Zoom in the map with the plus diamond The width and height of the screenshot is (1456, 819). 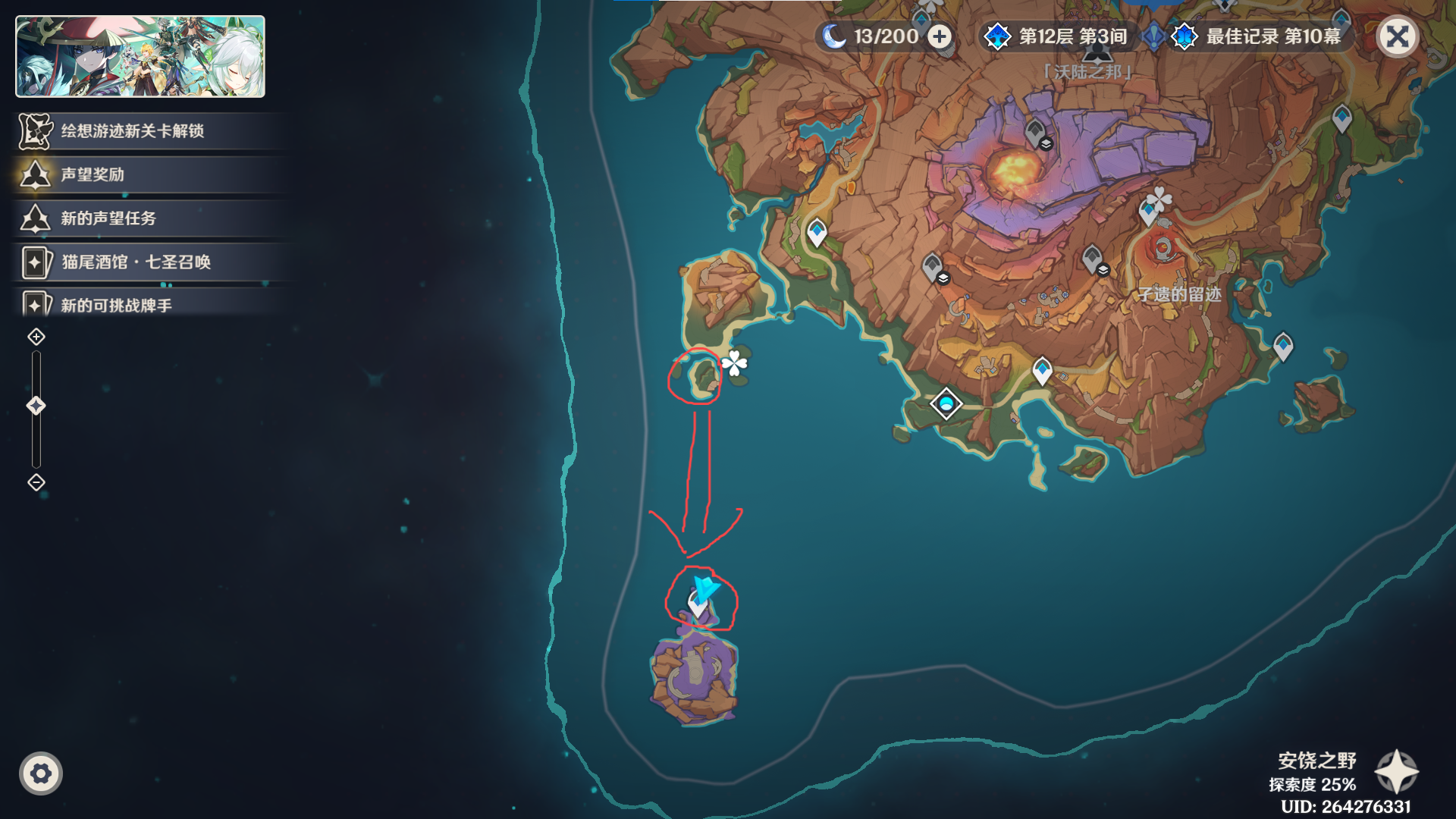coord(36,337)
